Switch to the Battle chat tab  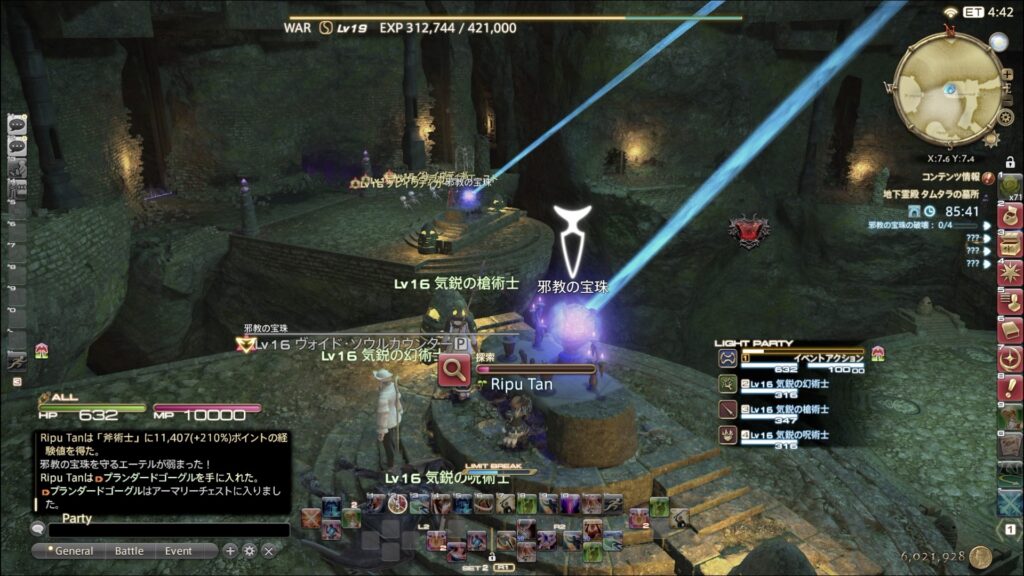129,551
